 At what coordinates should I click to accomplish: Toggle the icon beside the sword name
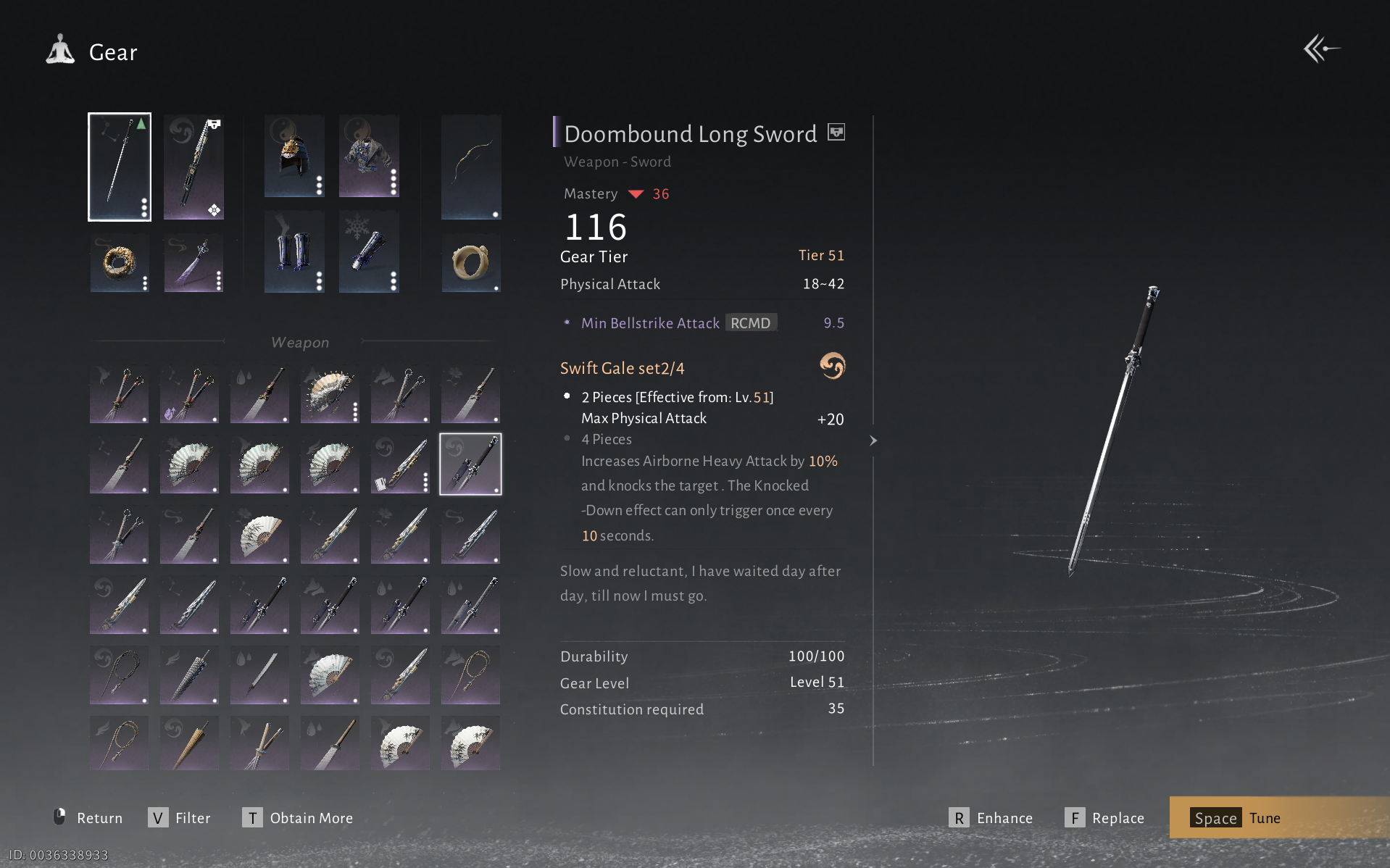pos(836,133)
